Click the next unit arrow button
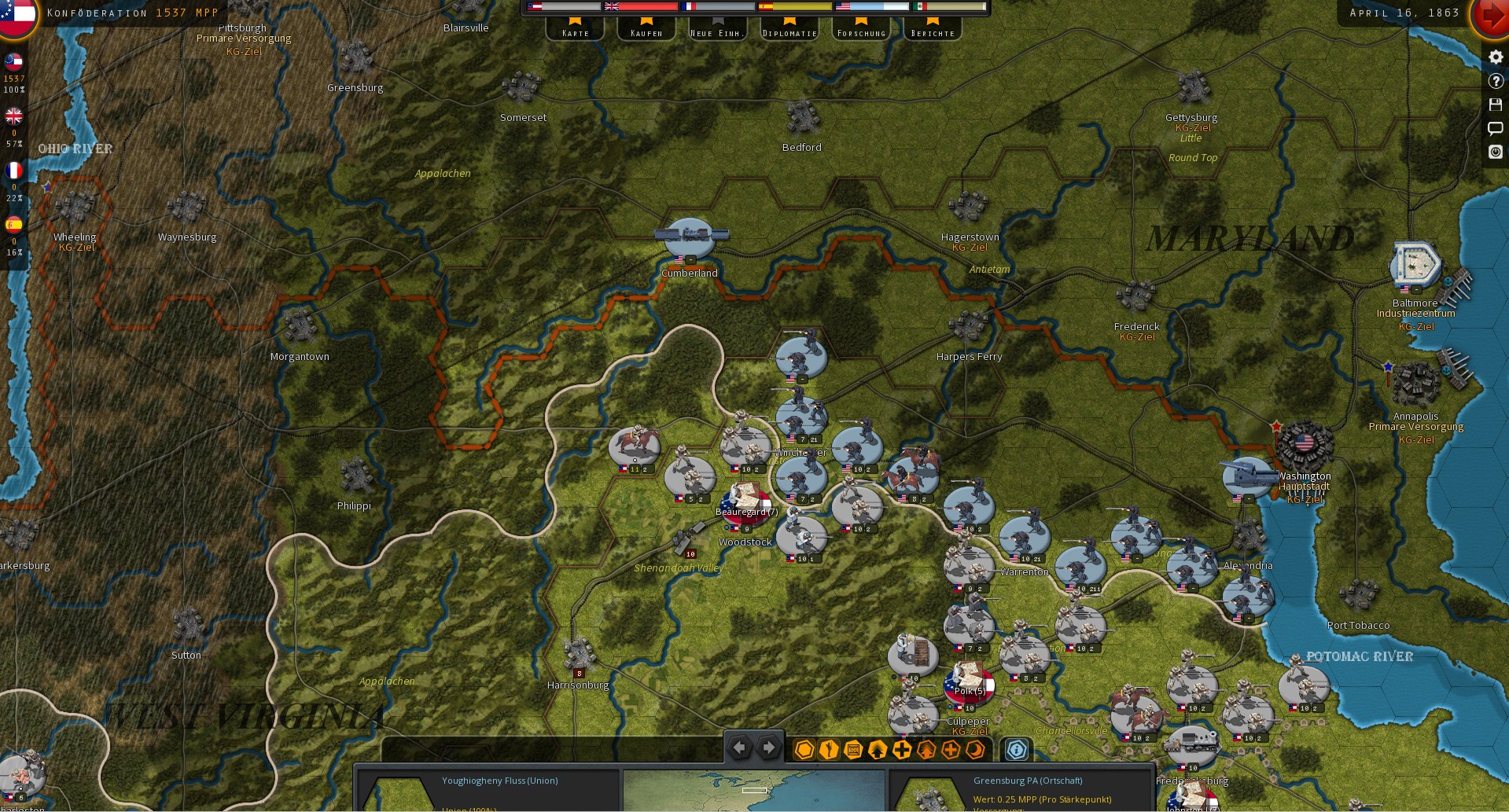This screenshot has height=812, width=1509. pos(768,748)
